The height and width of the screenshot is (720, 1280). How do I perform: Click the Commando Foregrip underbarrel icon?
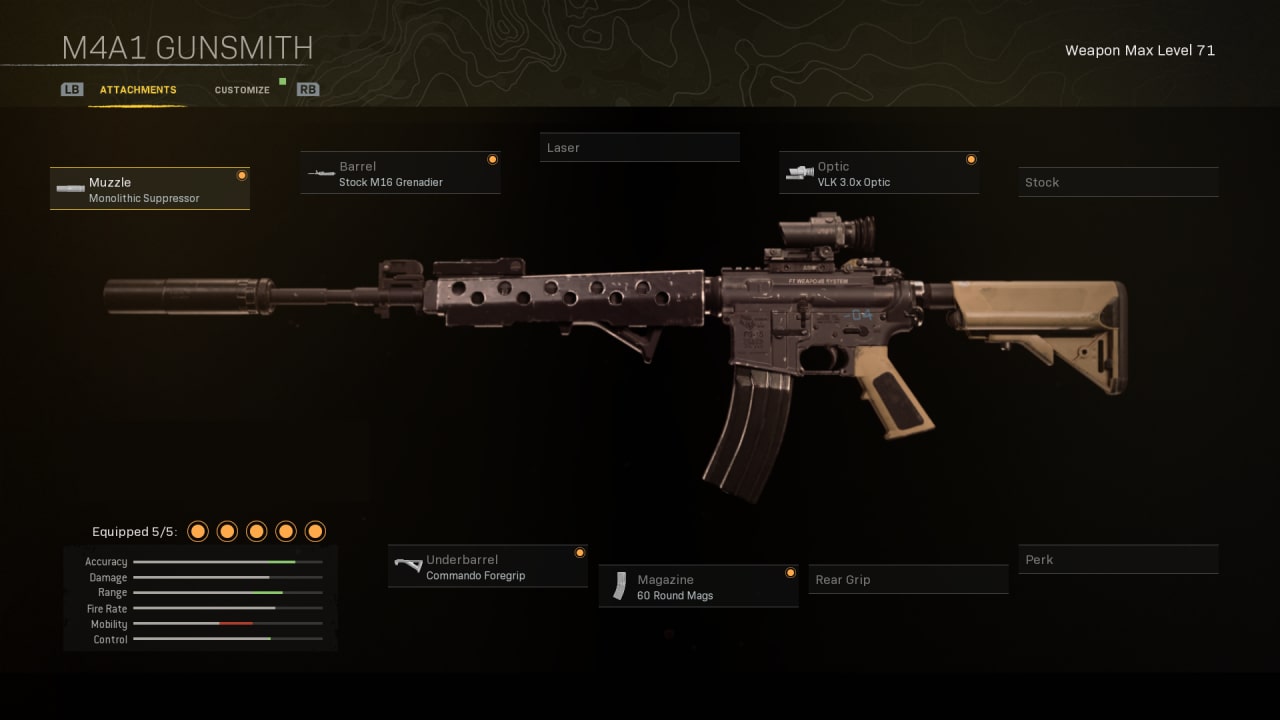tap(408, 565)
